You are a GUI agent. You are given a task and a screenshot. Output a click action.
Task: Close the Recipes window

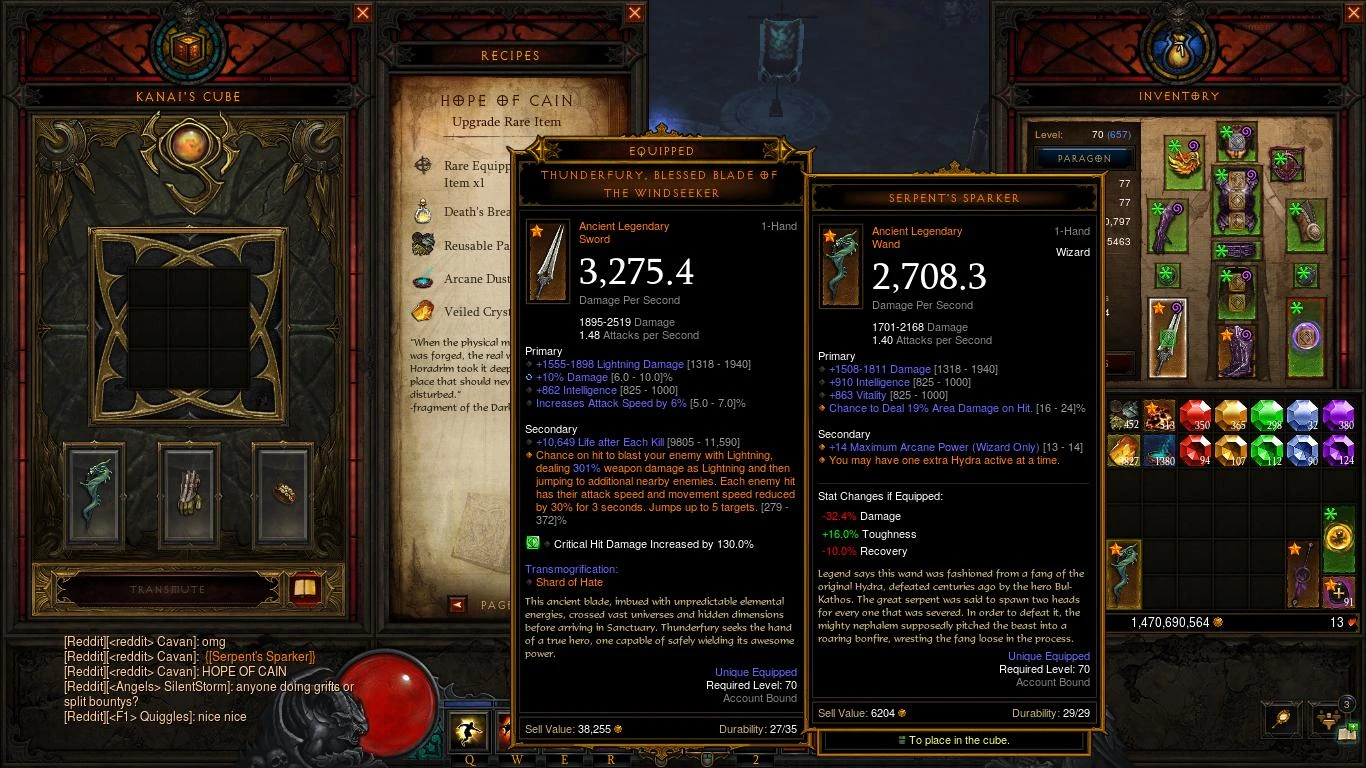(x=634, y=13)
